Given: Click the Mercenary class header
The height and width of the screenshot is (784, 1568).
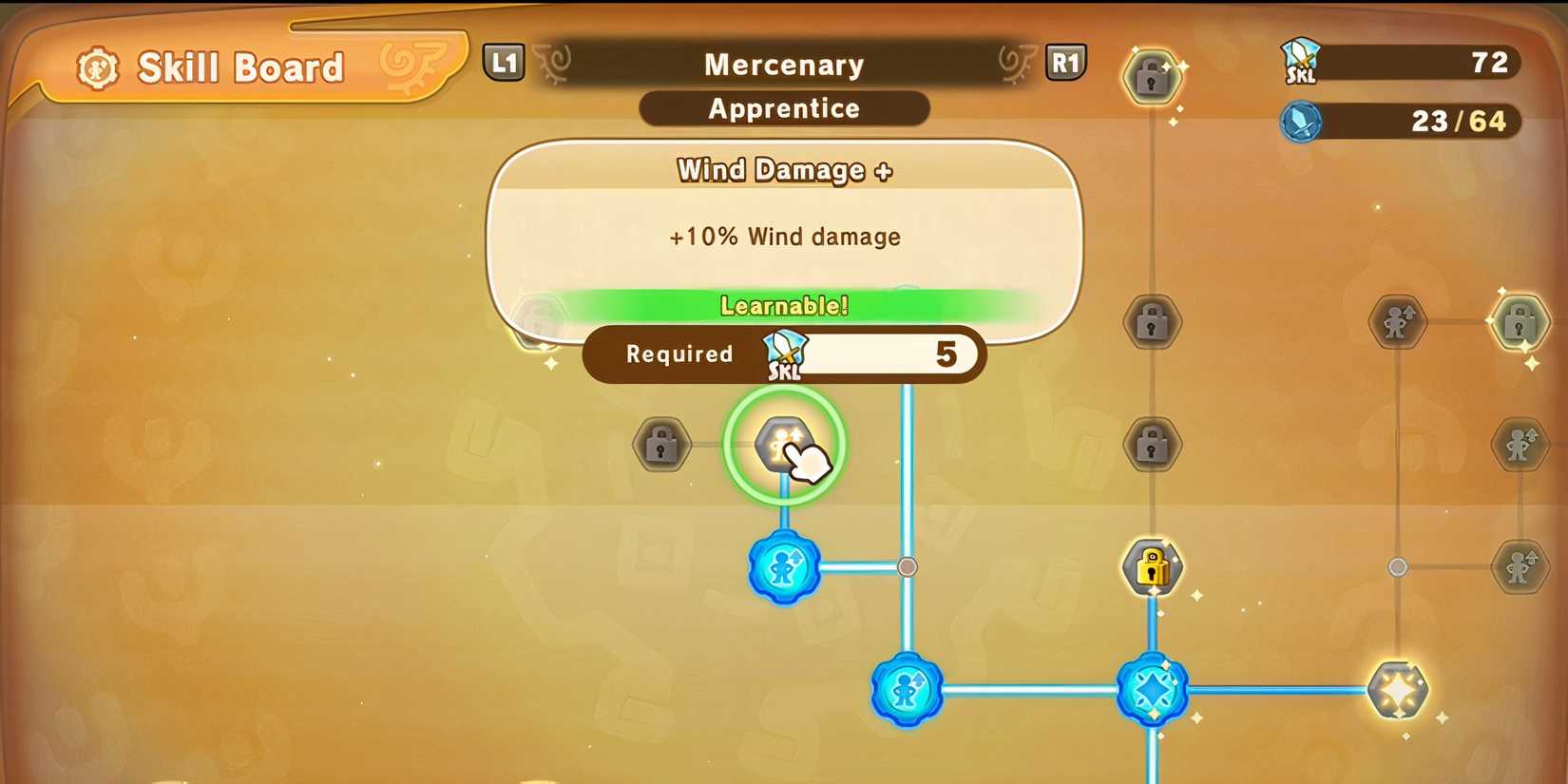Looking at the screenshot, I should tap(783, 64).
